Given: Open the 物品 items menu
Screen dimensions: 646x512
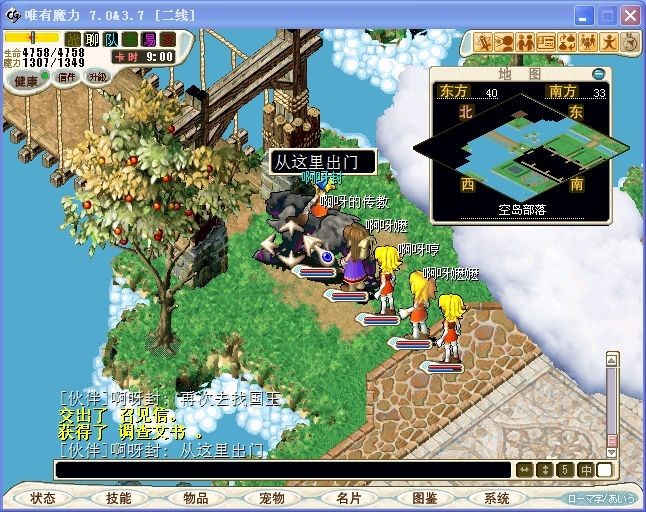Looking at the screenshot, I should click(x=195, y=498).
